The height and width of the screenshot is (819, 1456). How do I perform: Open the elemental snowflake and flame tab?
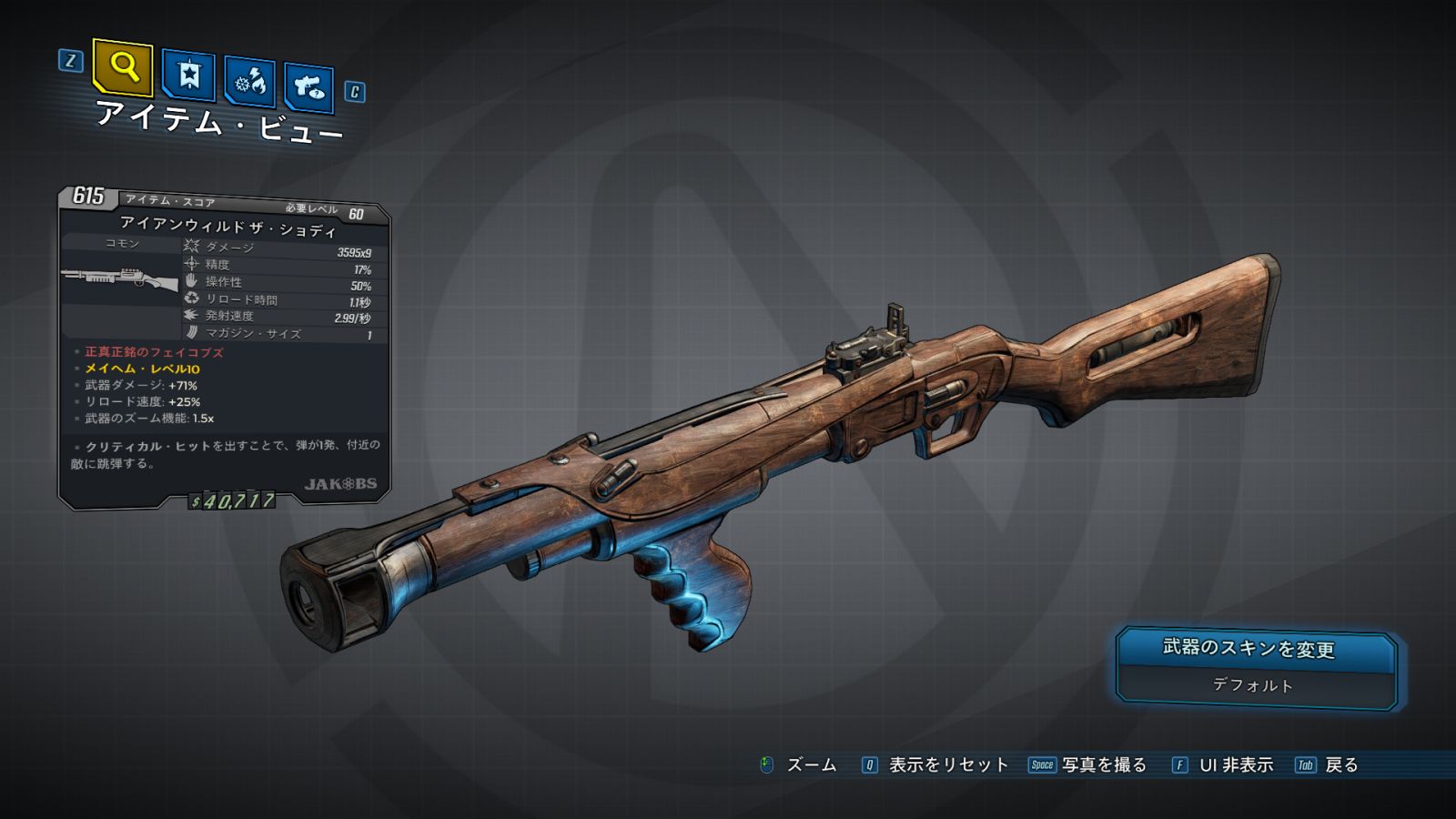[x=249, y=83]
